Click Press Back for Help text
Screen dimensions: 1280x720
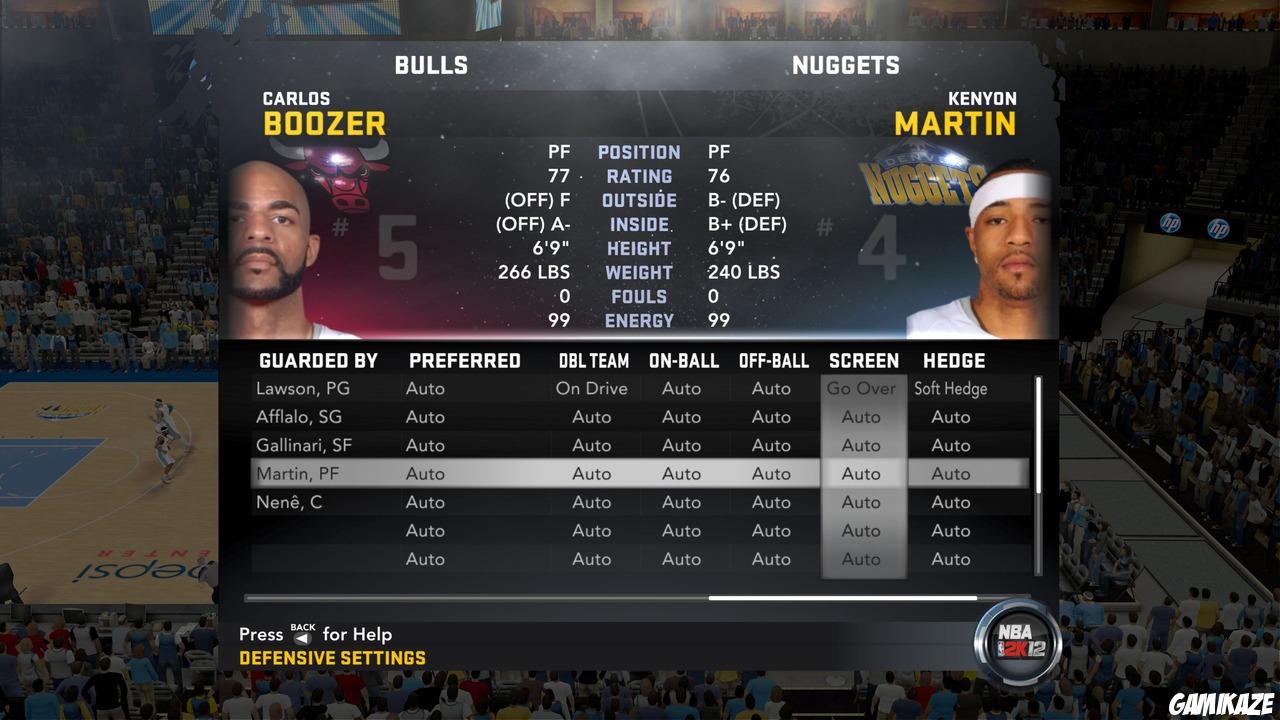pyautogui.click(x=315, y=634)
